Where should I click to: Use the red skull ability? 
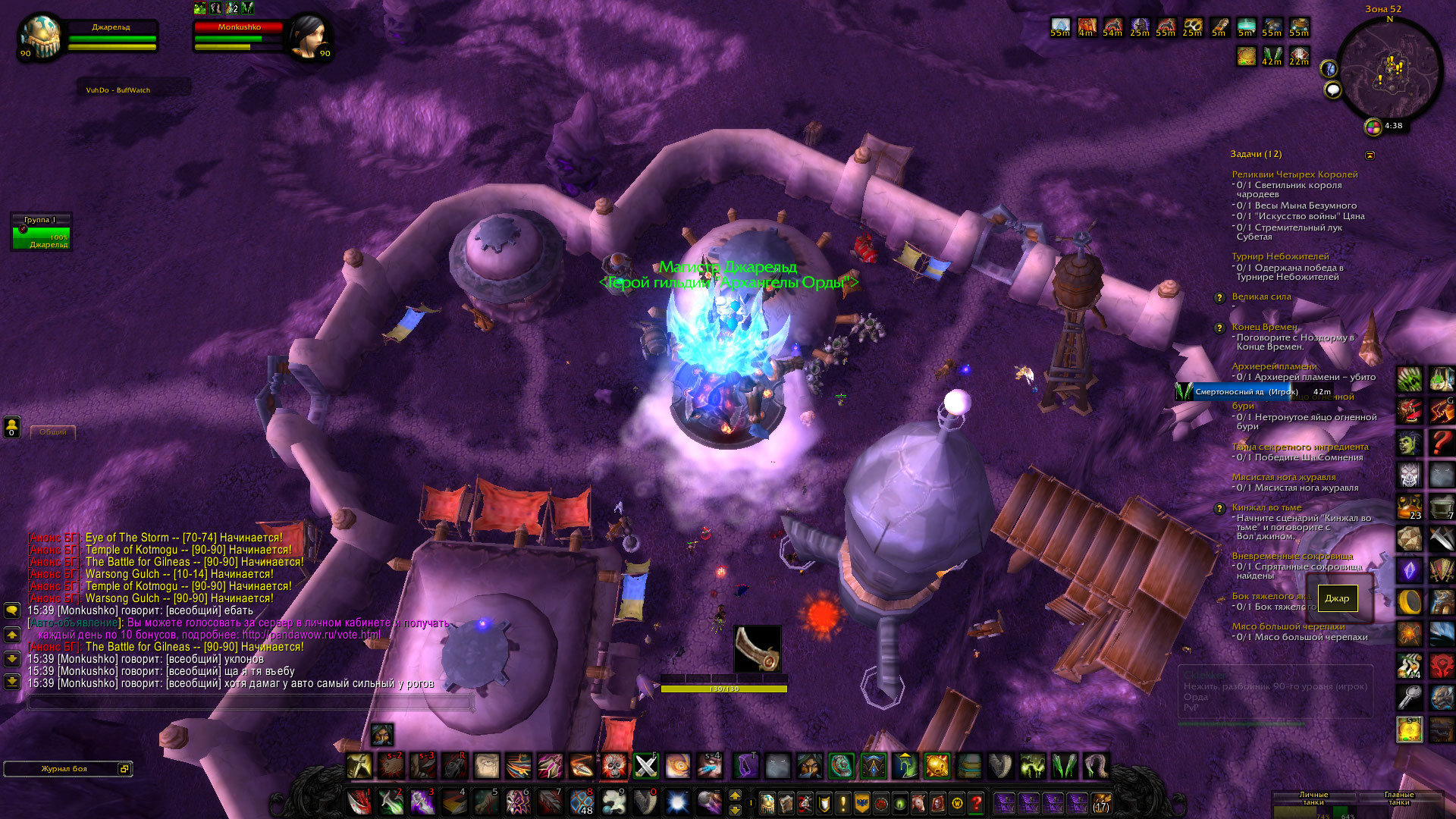coord(613,766)
